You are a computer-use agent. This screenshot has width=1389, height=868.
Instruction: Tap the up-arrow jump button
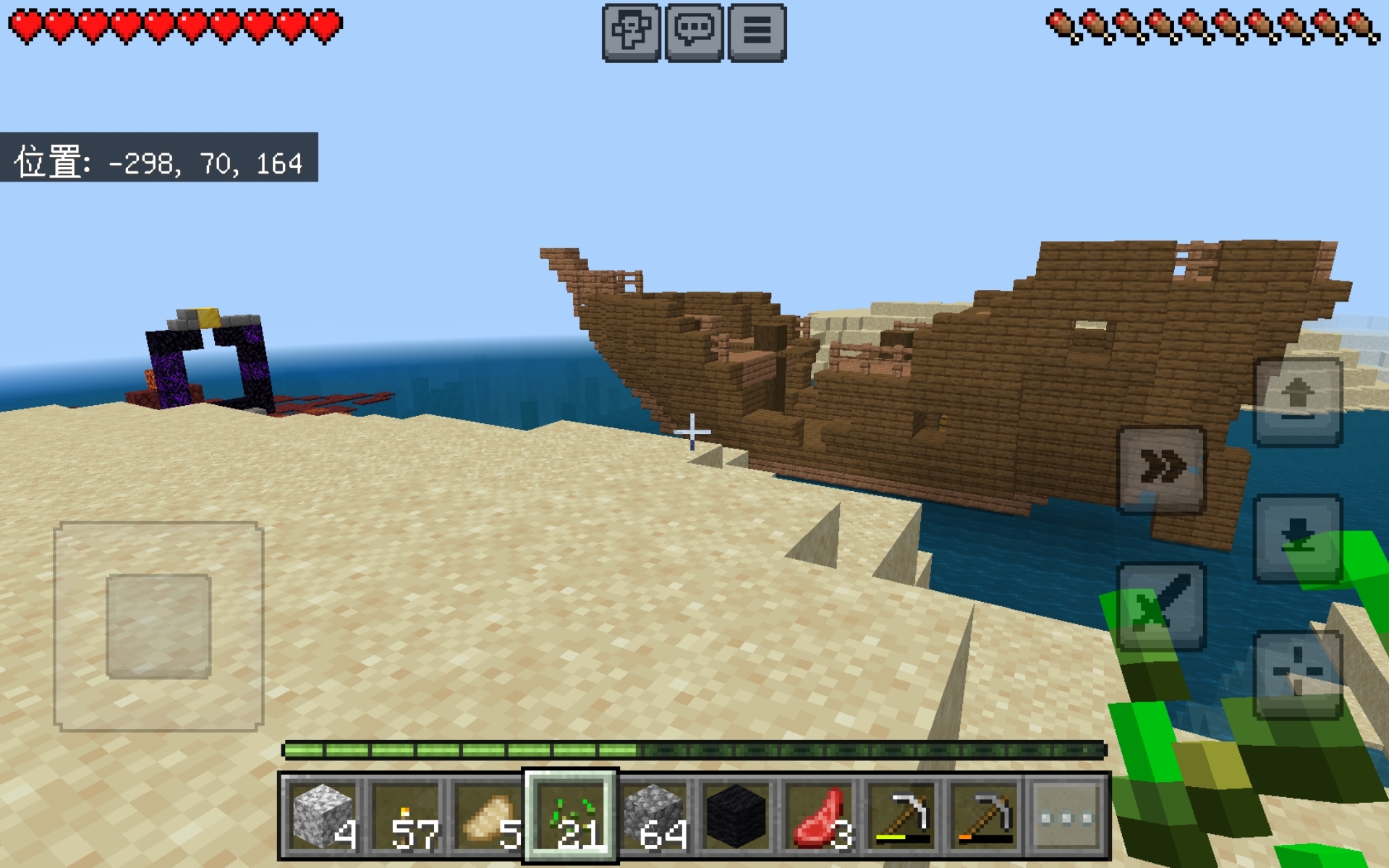1298,402
